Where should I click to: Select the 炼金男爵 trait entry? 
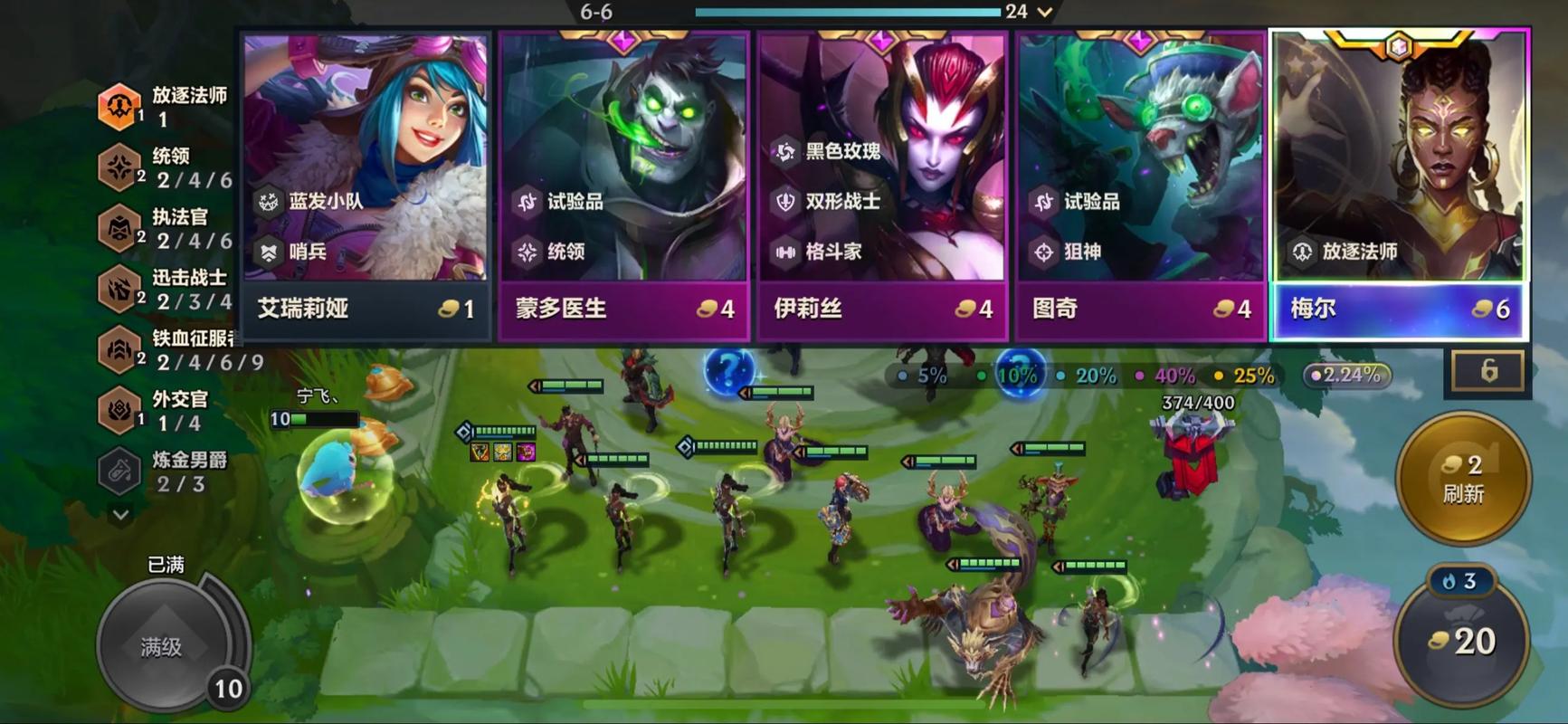pyautogui.click(x=163, y=471)
